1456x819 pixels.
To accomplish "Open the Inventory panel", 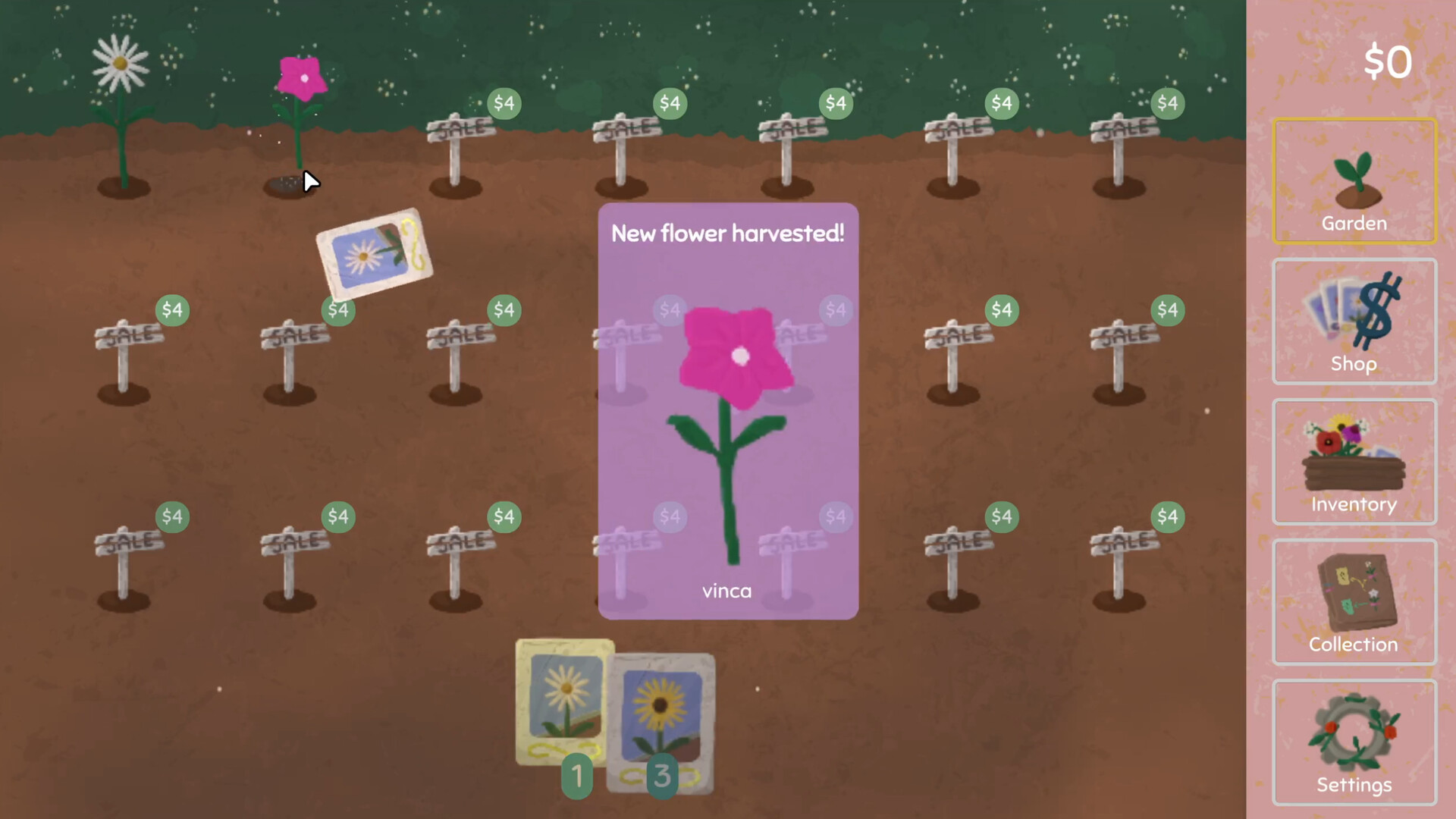I will point(1354,461).
